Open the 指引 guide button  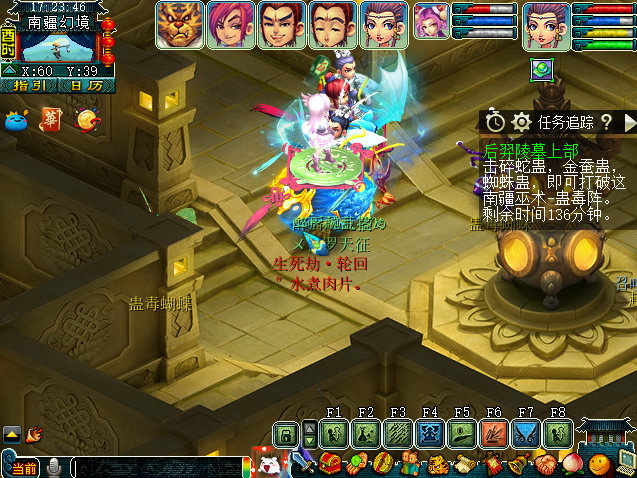pyautogui.click(x=29, y=86)
